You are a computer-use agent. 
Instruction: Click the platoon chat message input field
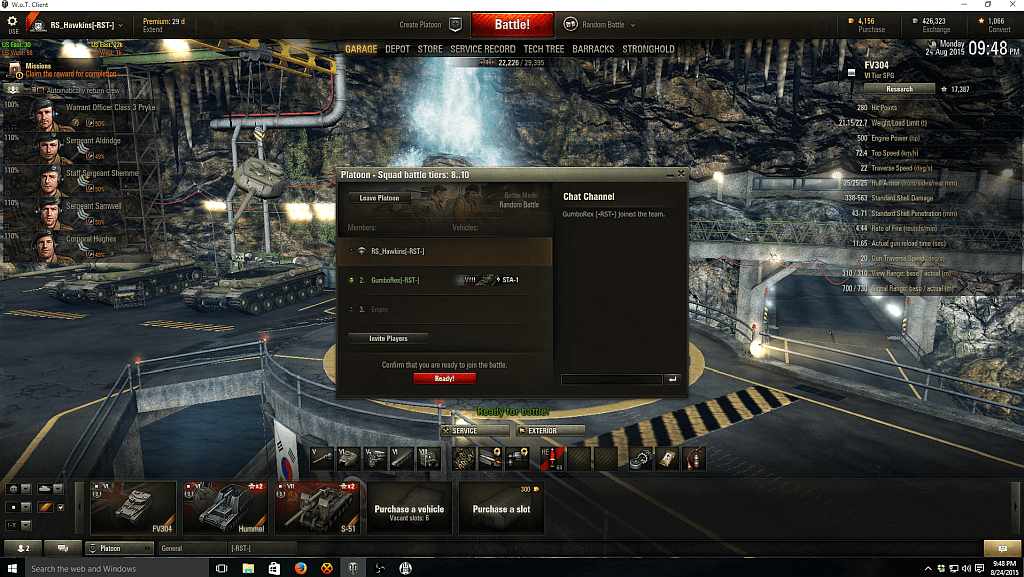click(x=611, y=379)
